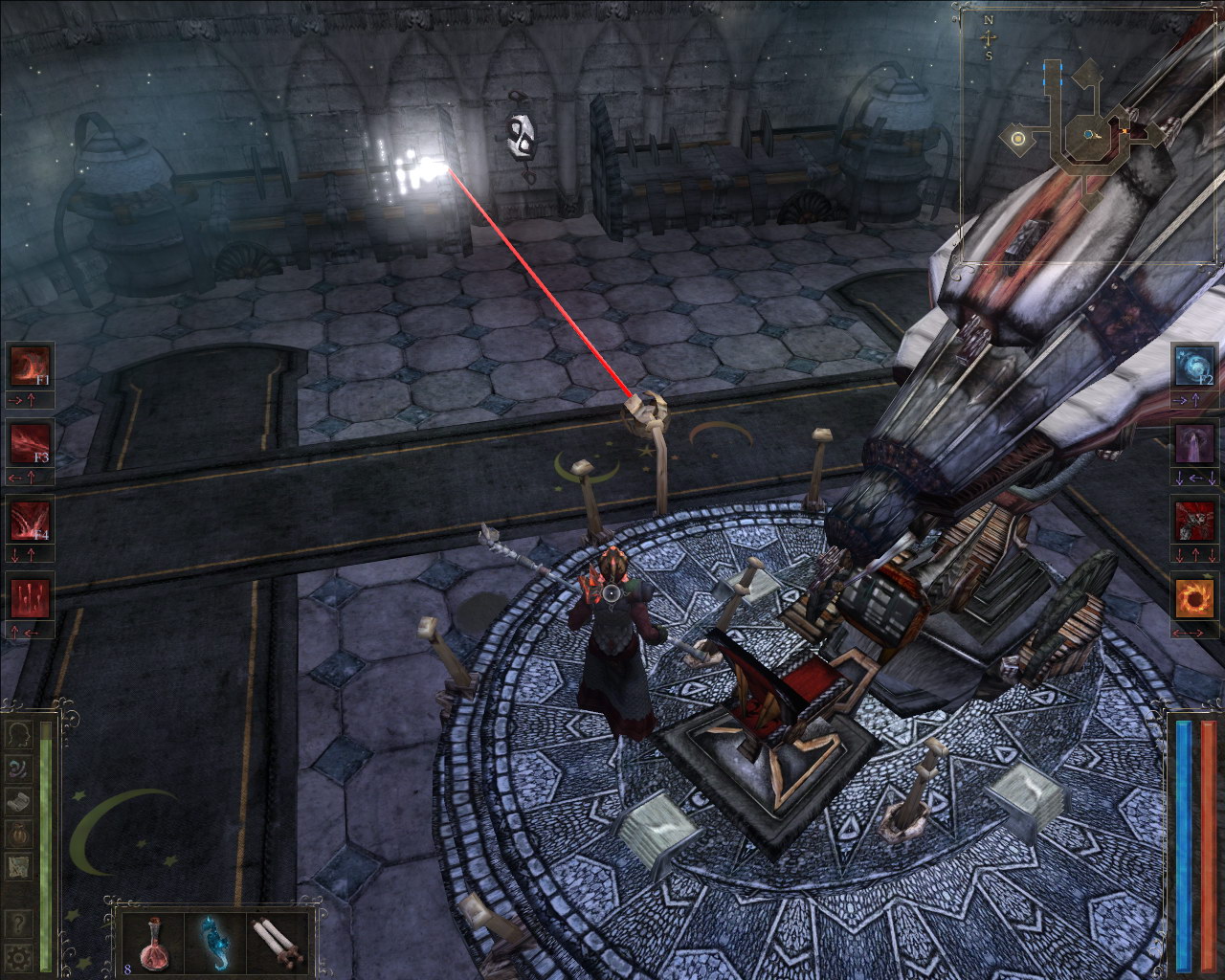
Task: Choose the purple light pillar spell
Action: click(x=1194, y=443)
